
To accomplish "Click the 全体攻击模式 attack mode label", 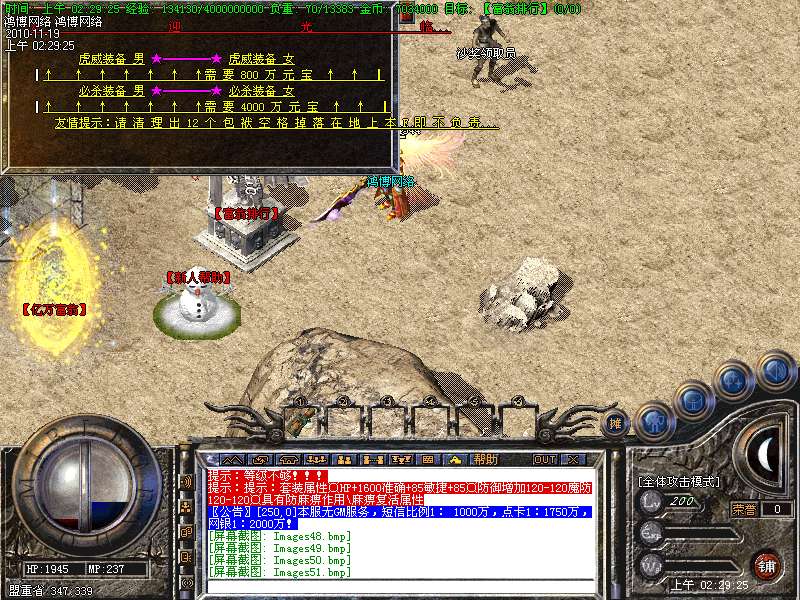I will [680, 482].
